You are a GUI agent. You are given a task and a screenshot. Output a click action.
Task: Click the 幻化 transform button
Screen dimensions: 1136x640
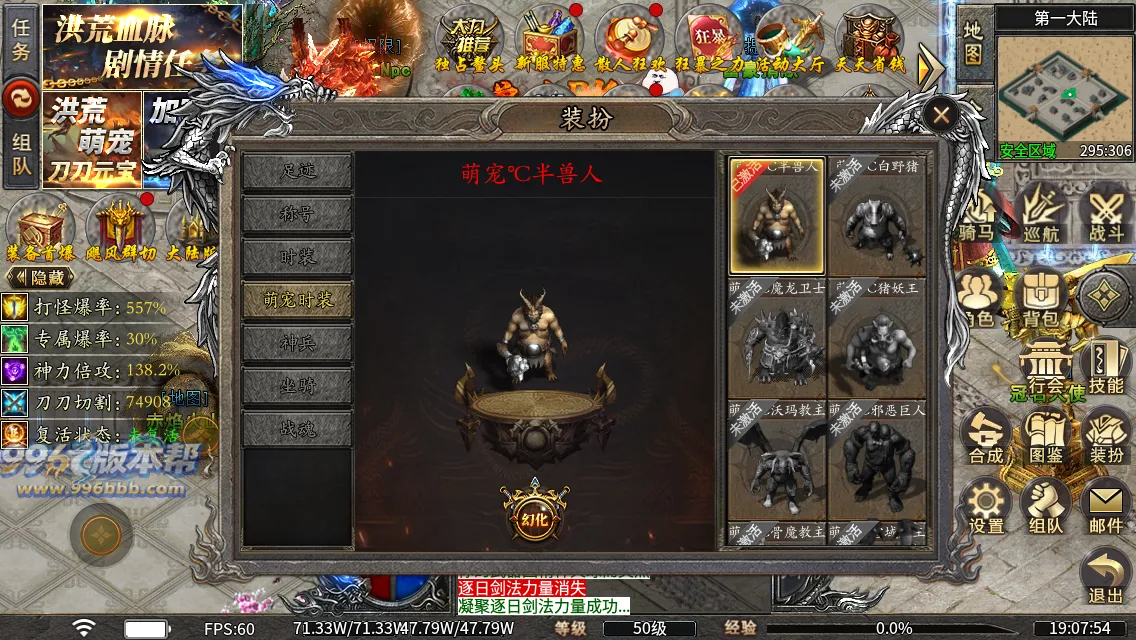(535, 515)
